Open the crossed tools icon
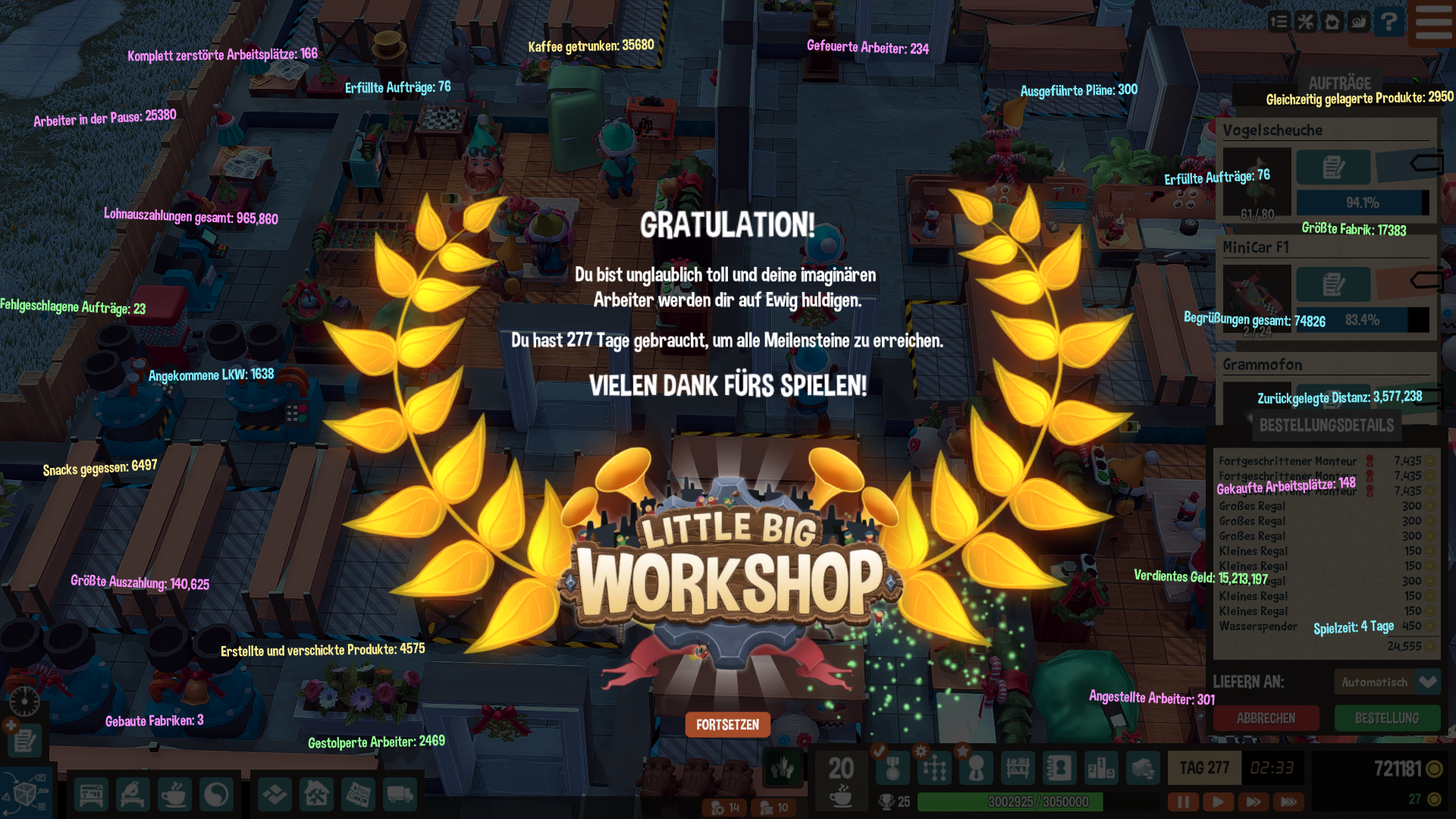The image size is (1456, 819). [1305, 22]
